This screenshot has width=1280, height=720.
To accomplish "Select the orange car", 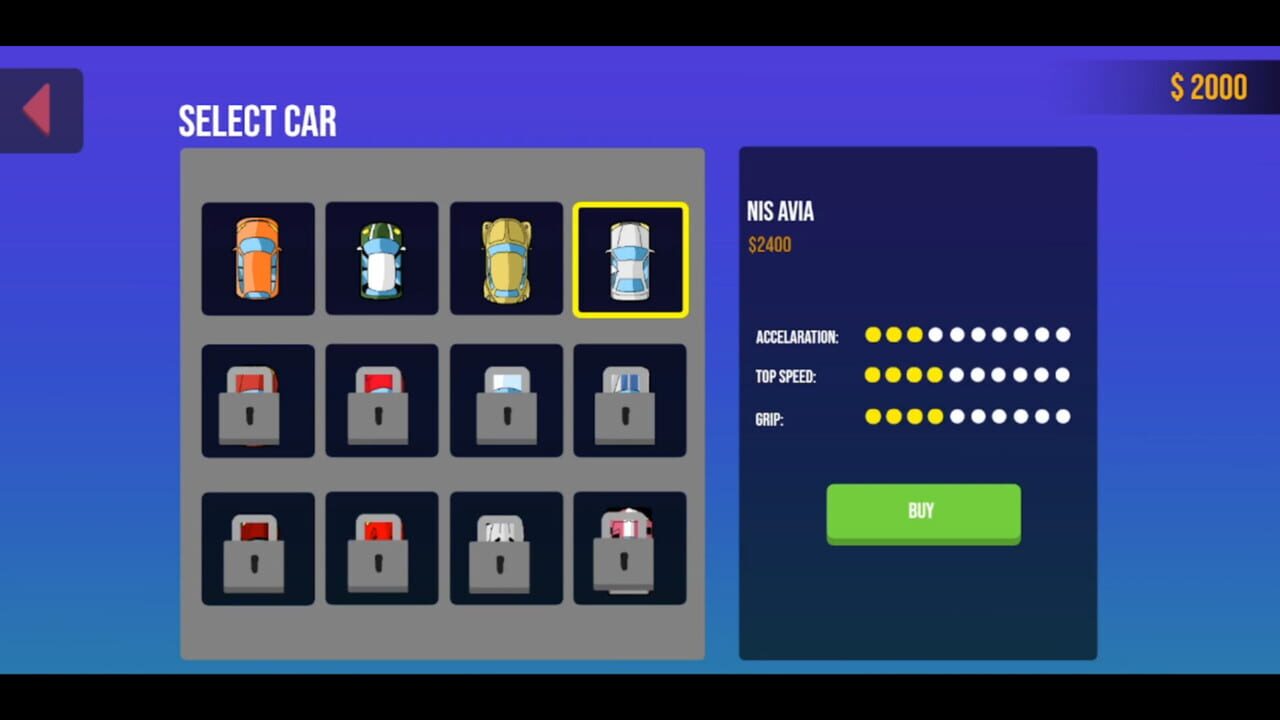I will click(258, 259).
